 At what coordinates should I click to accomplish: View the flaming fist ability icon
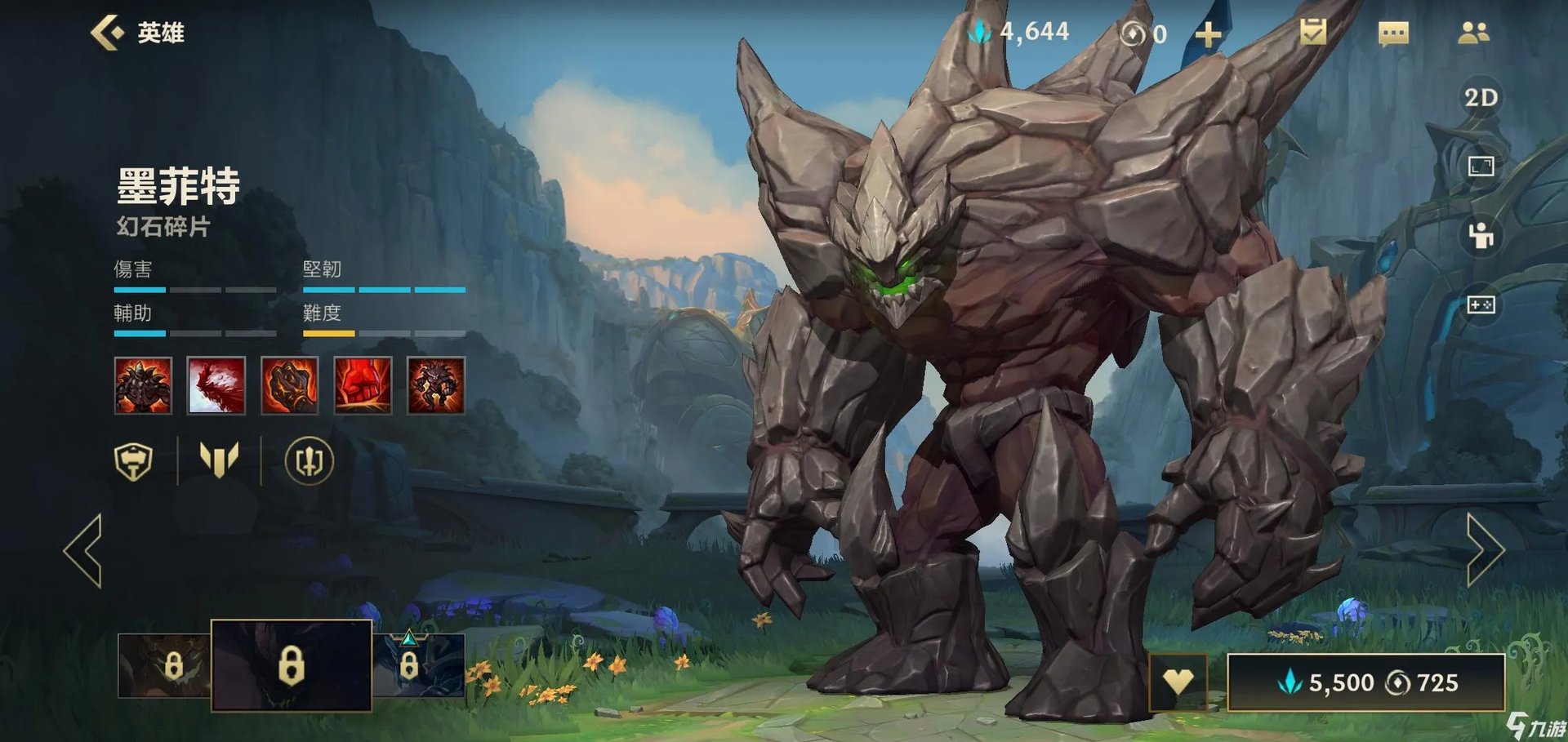click(x=289, y=385)
